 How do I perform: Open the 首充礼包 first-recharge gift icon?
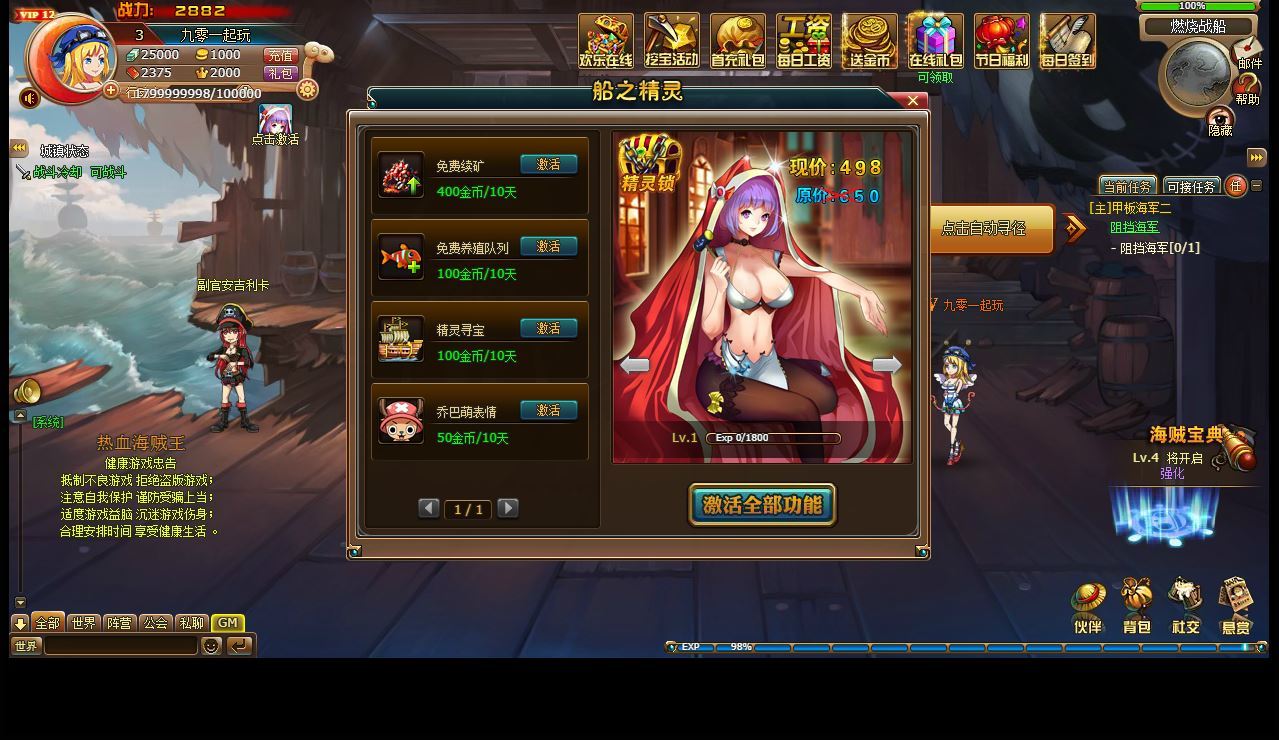(x=738, y=42)
